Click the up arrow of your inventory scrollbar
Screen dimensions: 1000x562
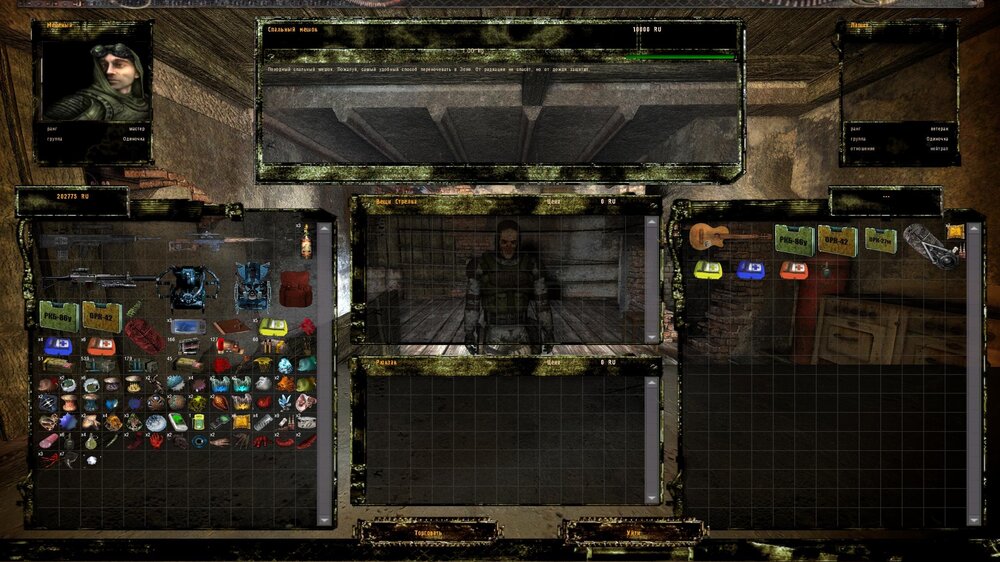[x=324, y=229]
